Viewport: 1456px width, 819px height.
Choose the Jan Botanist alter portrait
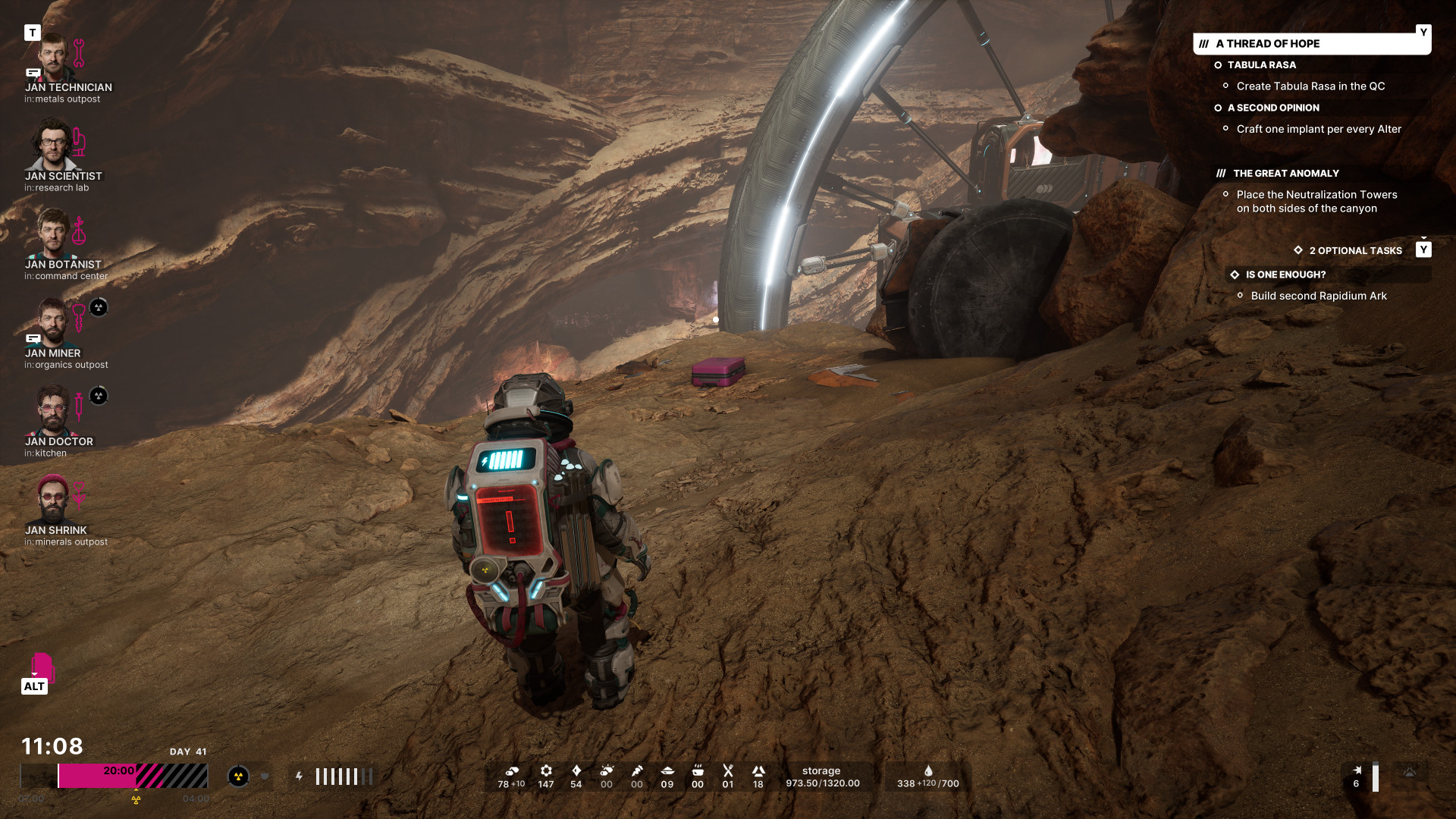tap(53, 234)
